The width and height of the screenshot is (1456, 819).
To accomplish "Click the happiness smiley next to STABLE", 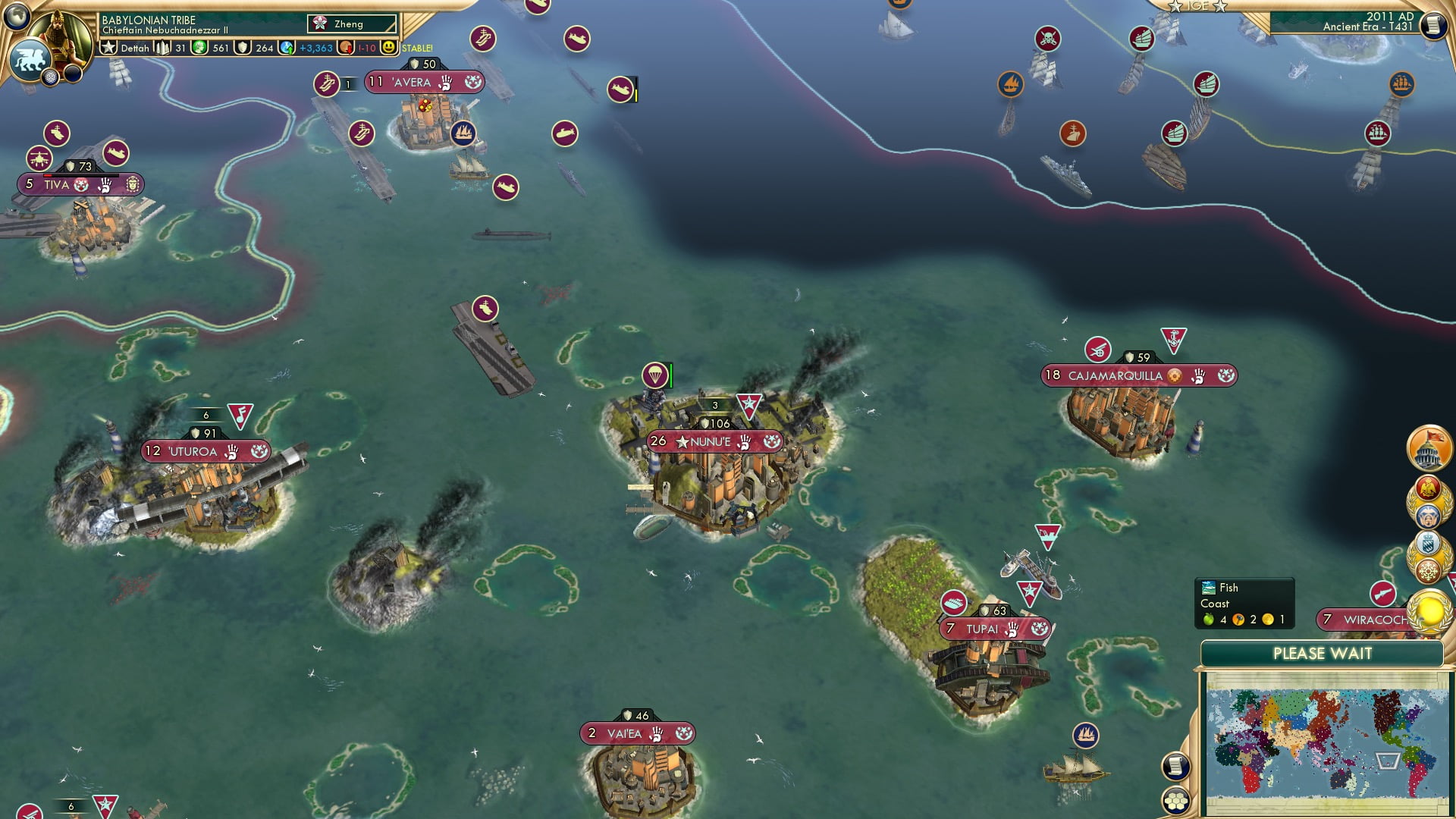I will 389,47.
